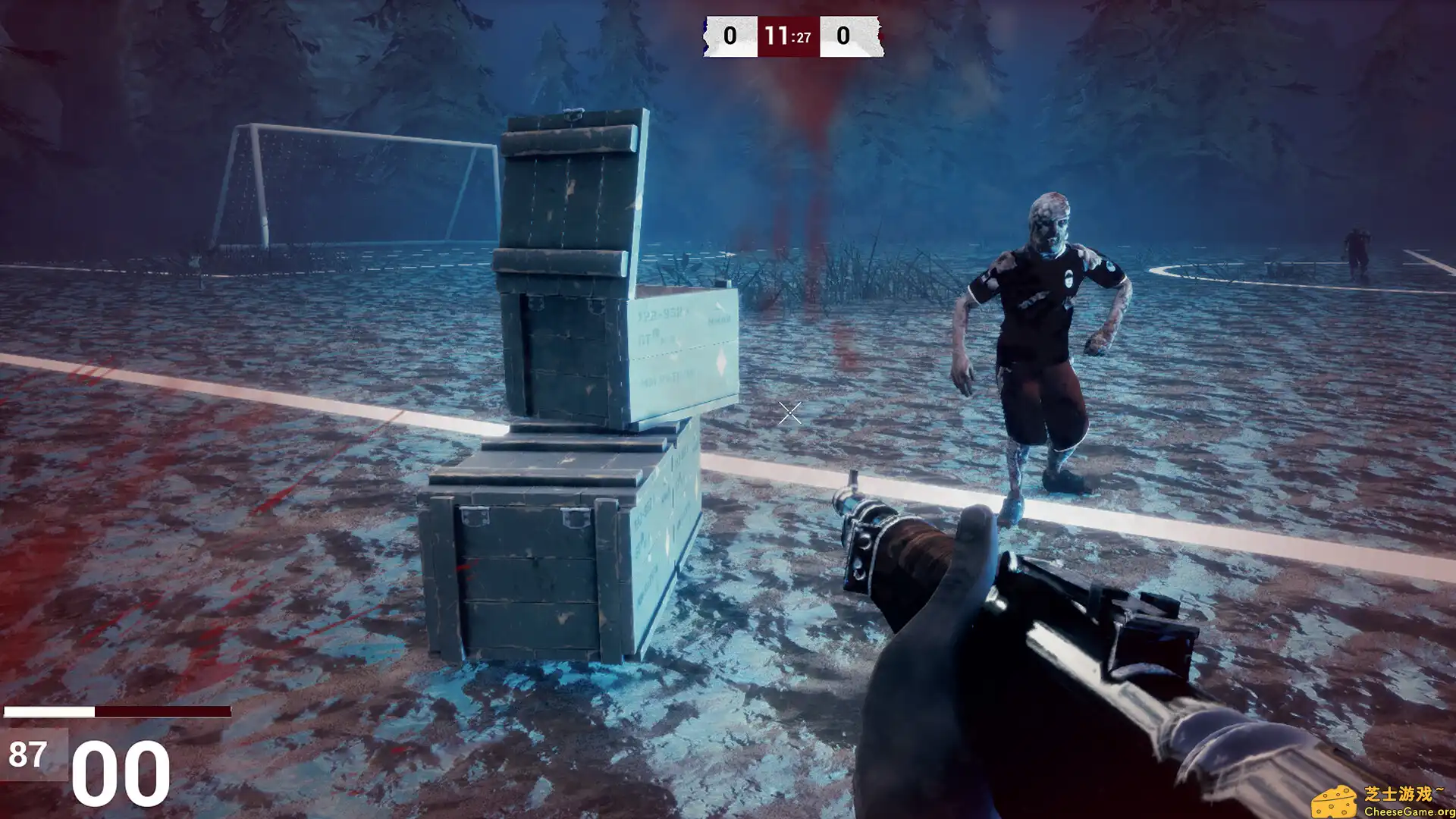This screenshot has width=1456, height=819.
Task: Click the white crosshair at screen center
Action: click(x=789, y=413)
